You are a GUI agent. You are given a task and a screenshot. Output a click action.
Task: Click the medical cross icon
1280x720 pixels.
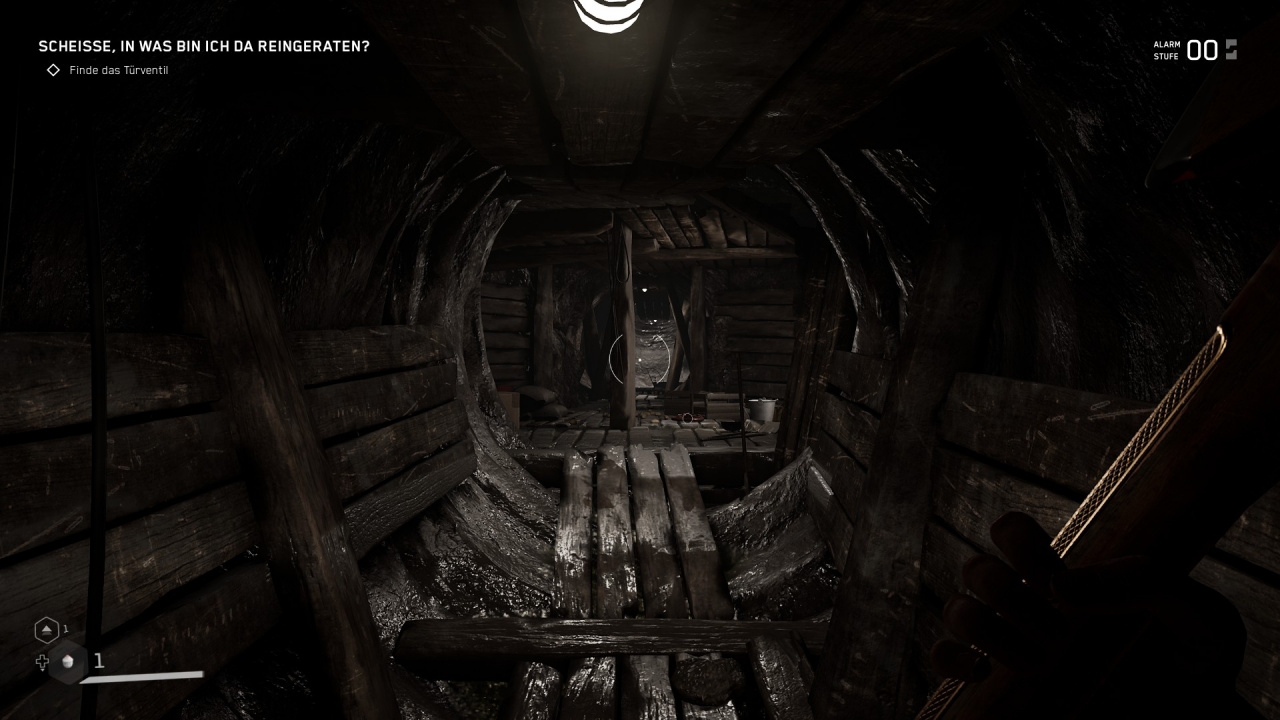point(42,662)
